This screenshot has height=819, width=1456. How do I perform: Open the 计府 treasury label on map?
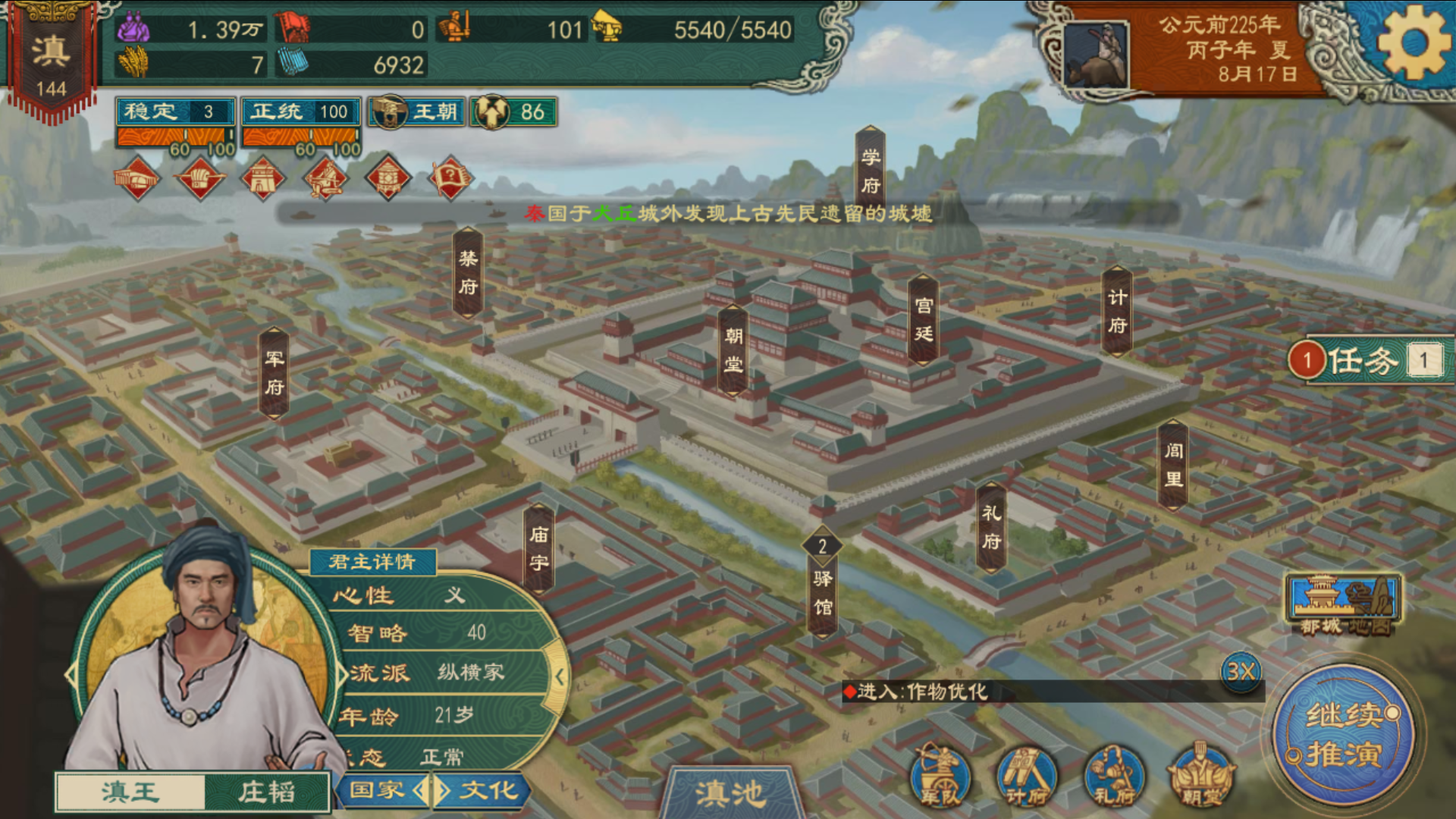click(1117, 311)
